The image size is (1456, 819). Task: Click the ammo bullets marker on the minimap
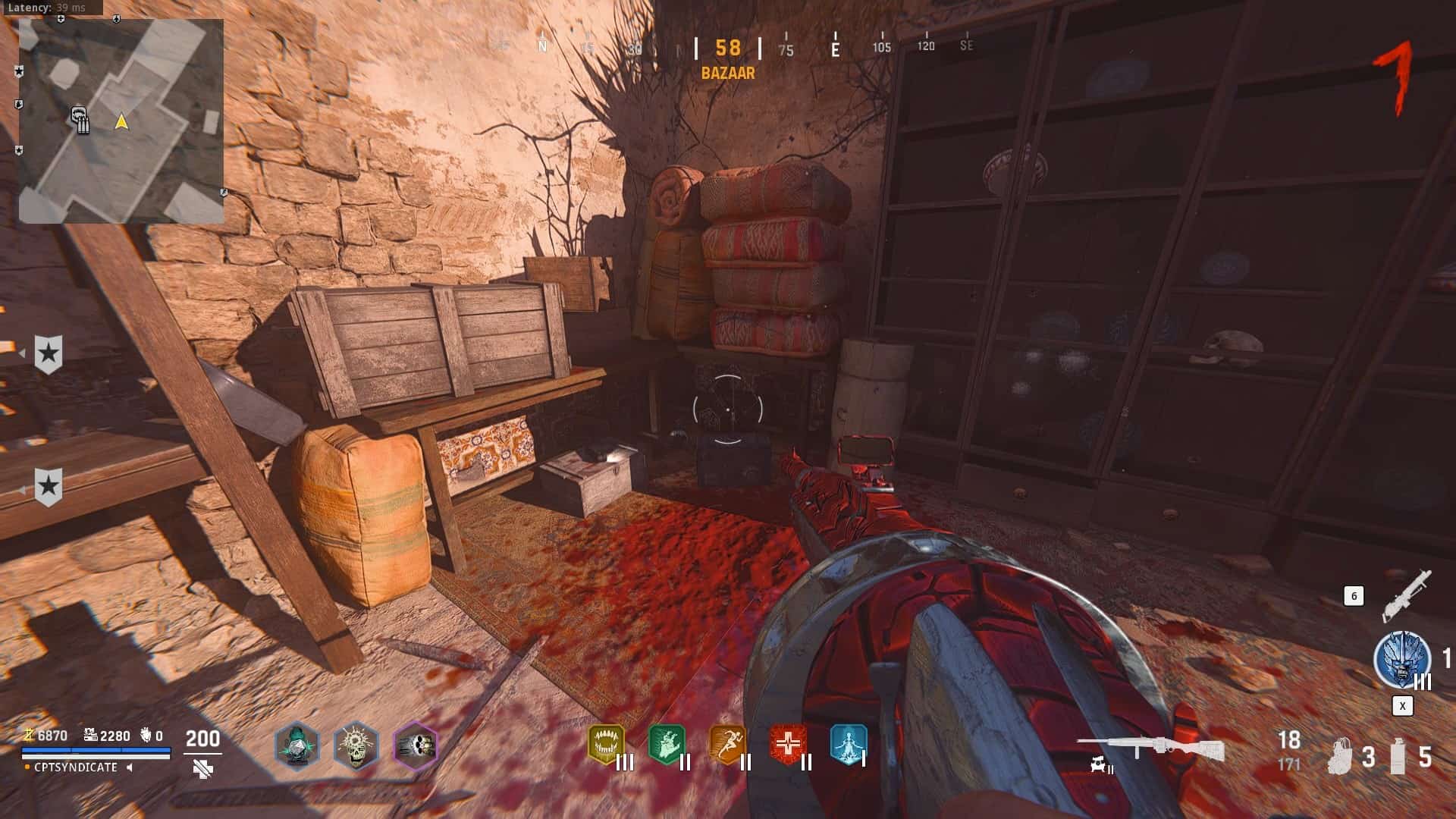[81, 120]
